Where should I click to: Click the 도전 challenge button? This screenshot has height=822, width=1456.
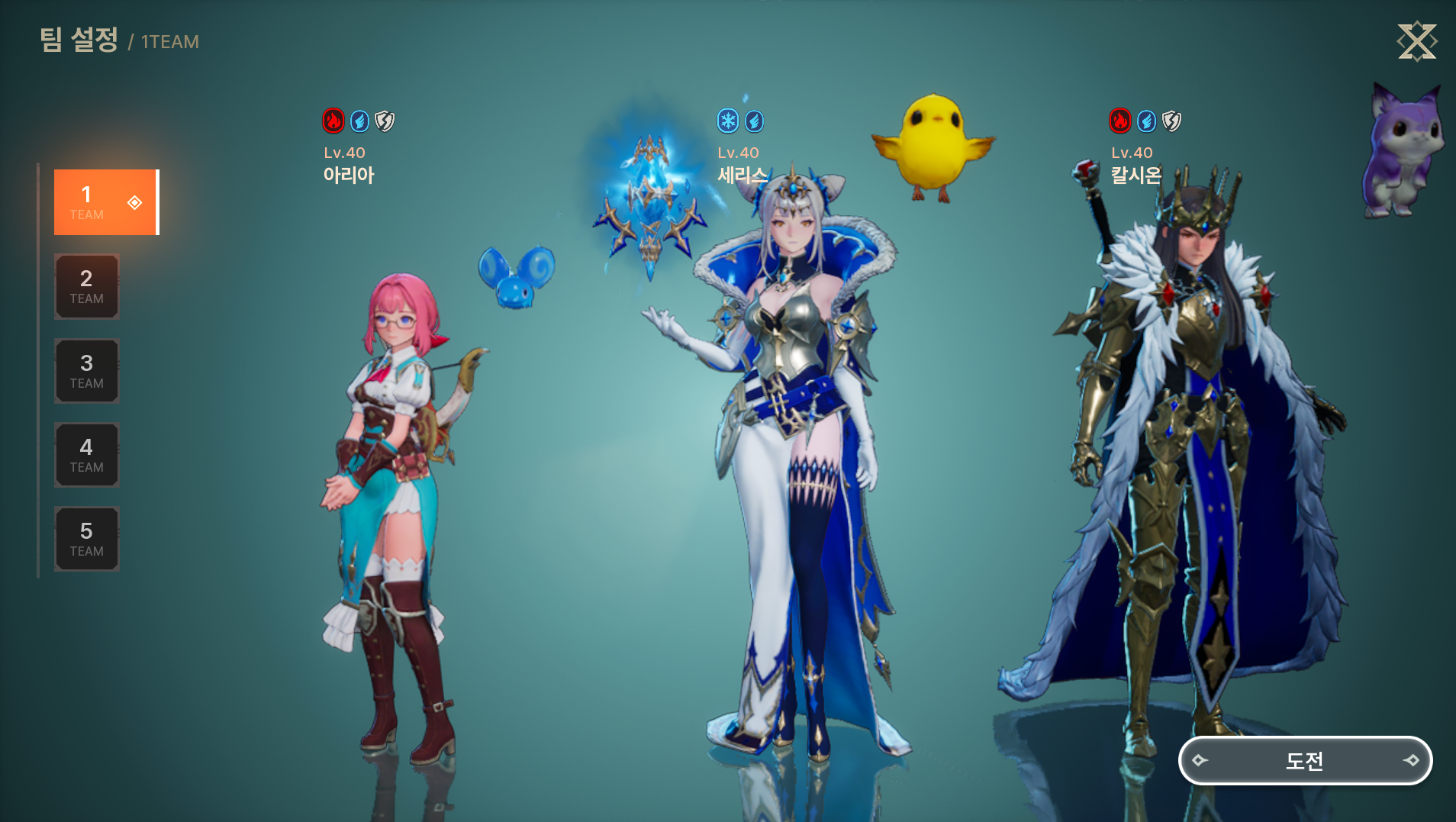(x=1305, y=760)
